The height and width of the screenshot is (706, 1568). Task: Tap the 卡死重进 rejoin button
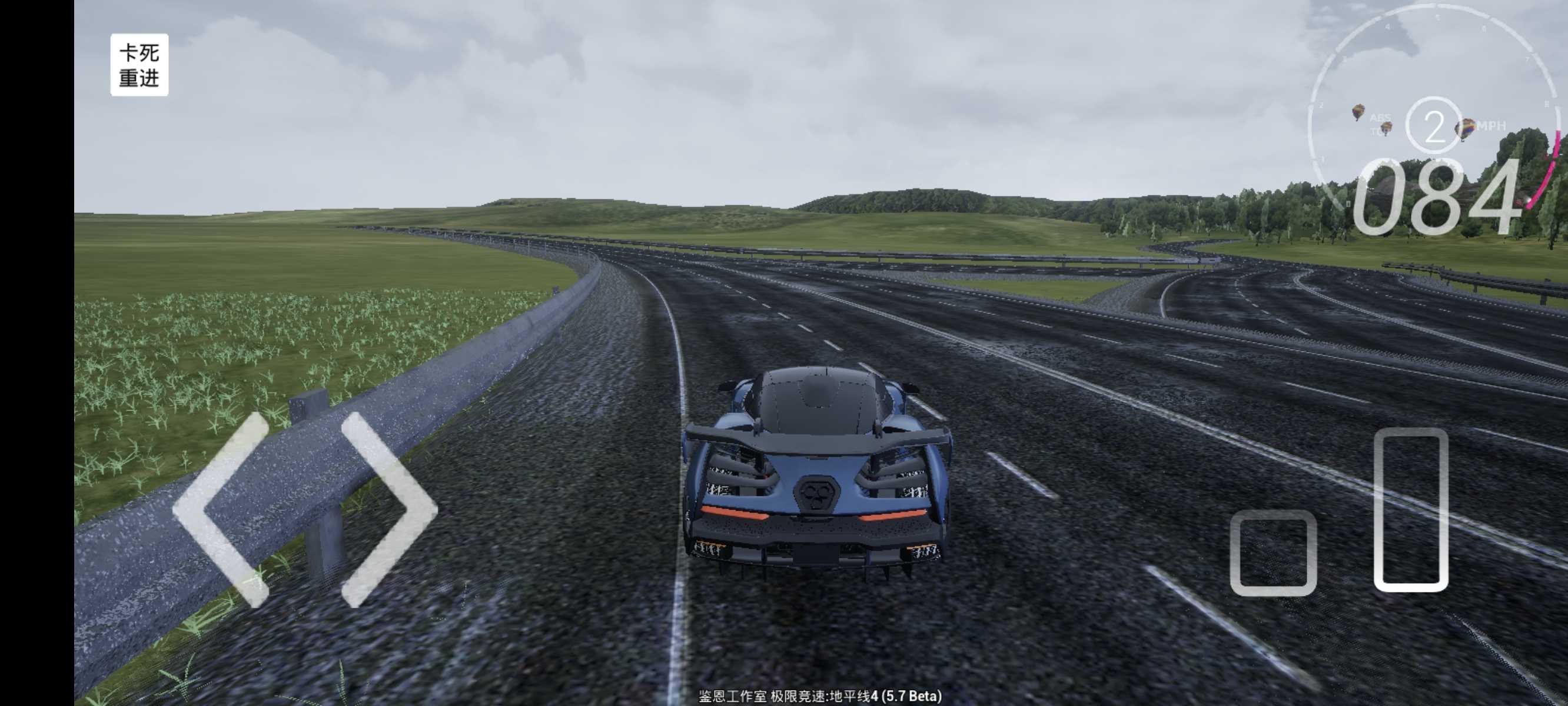[x=139, y=65]
